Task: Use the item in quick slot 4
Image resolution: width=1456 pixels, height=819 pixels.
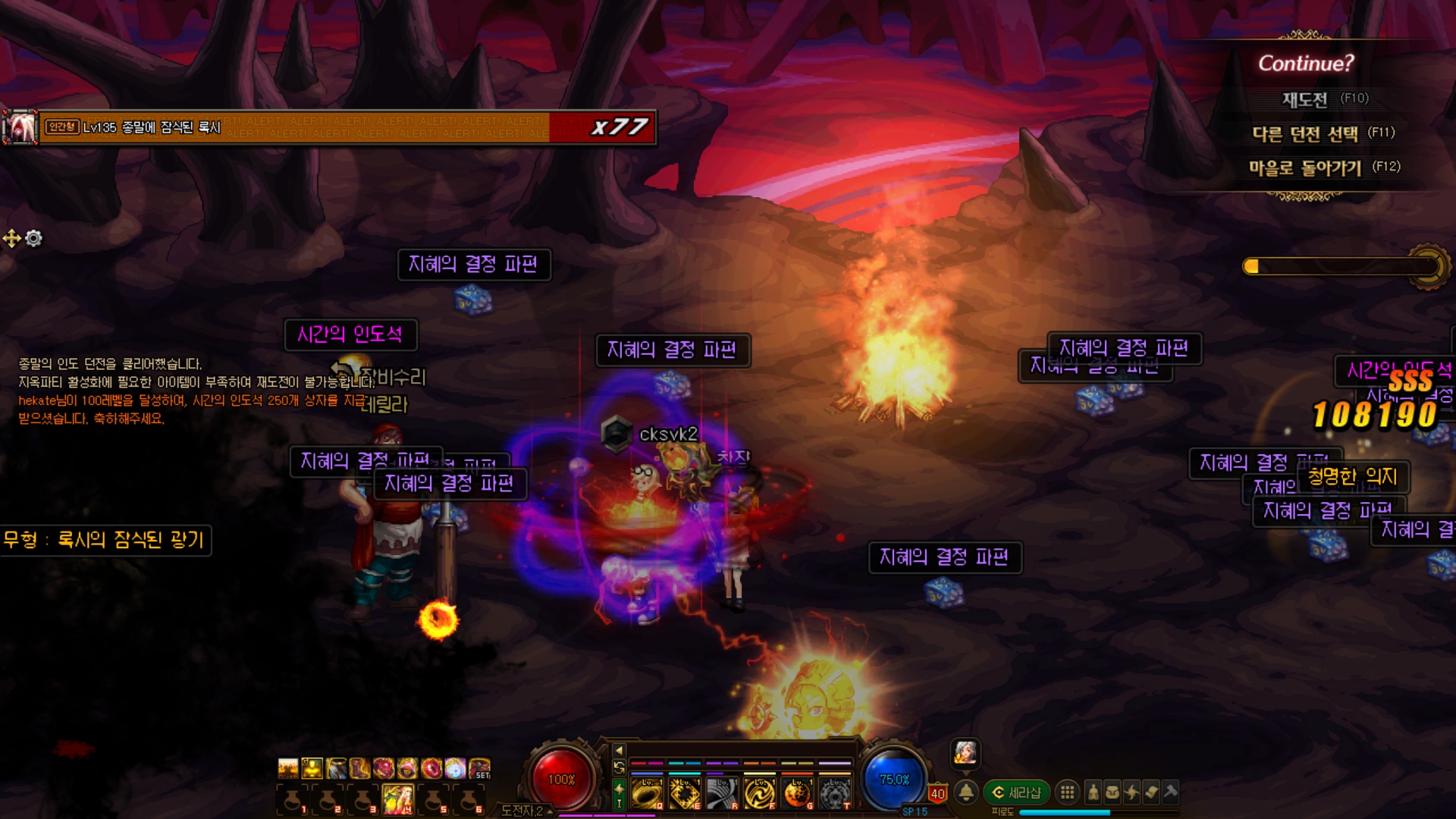Action: pyautogui.click(x=398, y=799)
